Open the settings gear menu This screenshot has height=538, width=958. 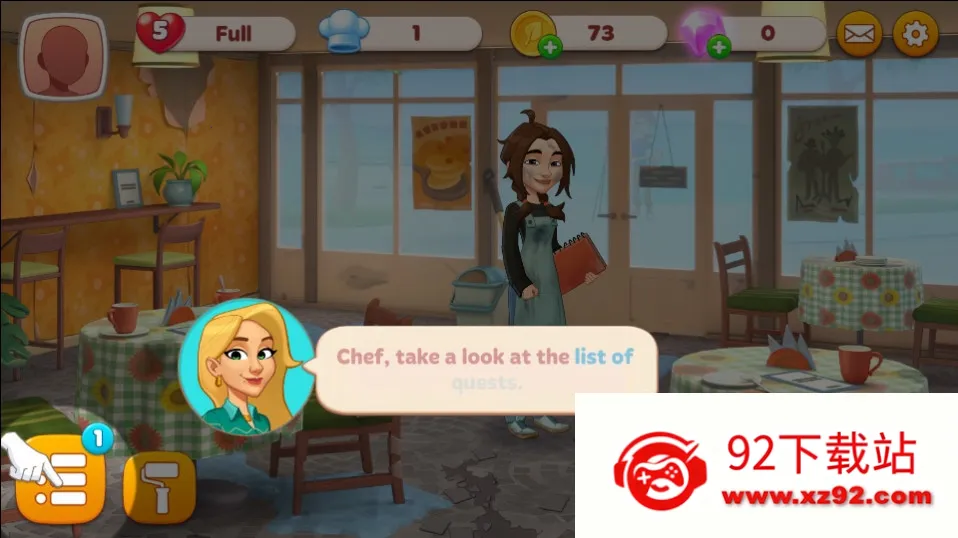click(914, 33)
